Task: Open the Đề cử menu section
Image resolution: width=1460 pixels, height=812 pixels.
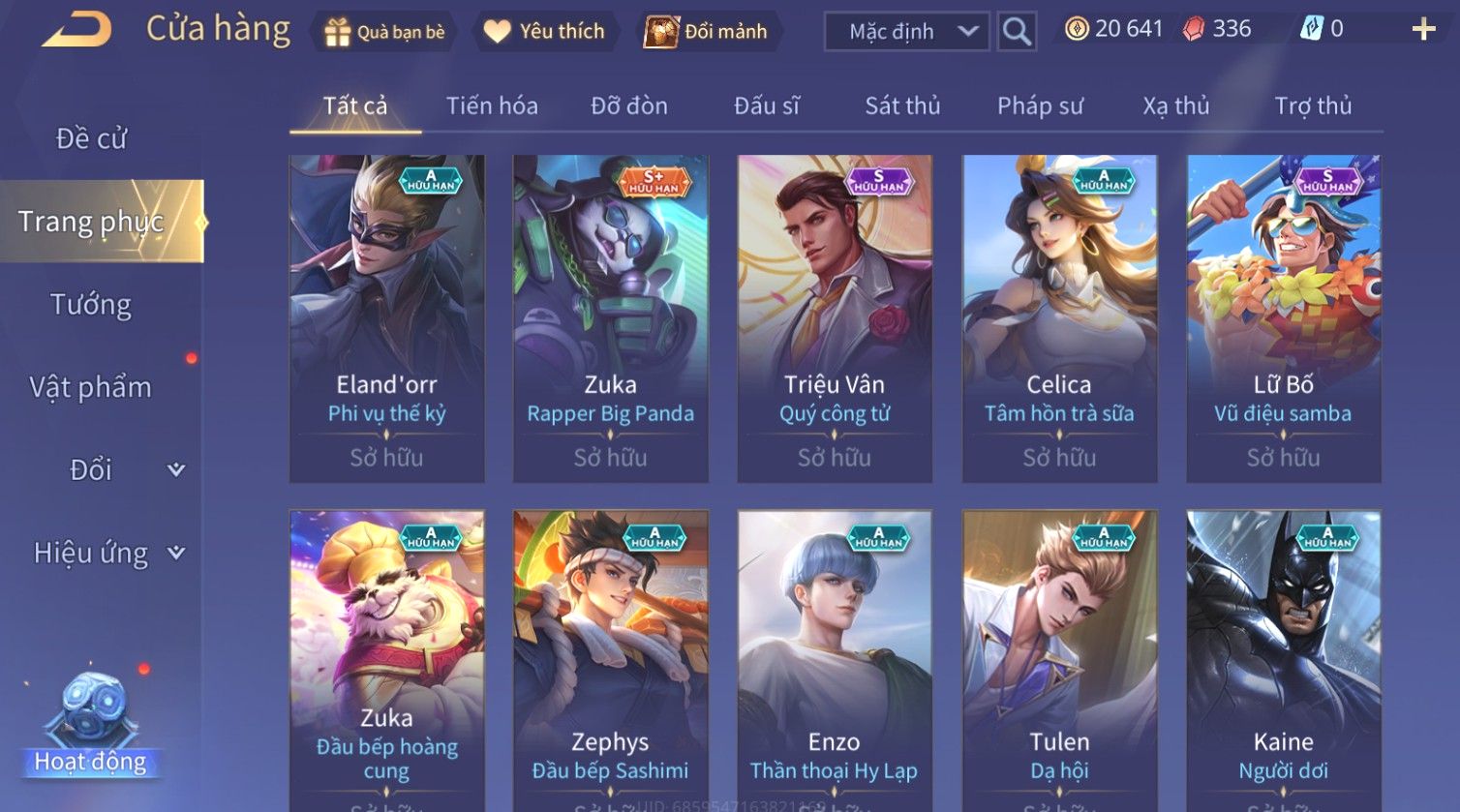Action: pyautogui.click(x=92, y=138)
